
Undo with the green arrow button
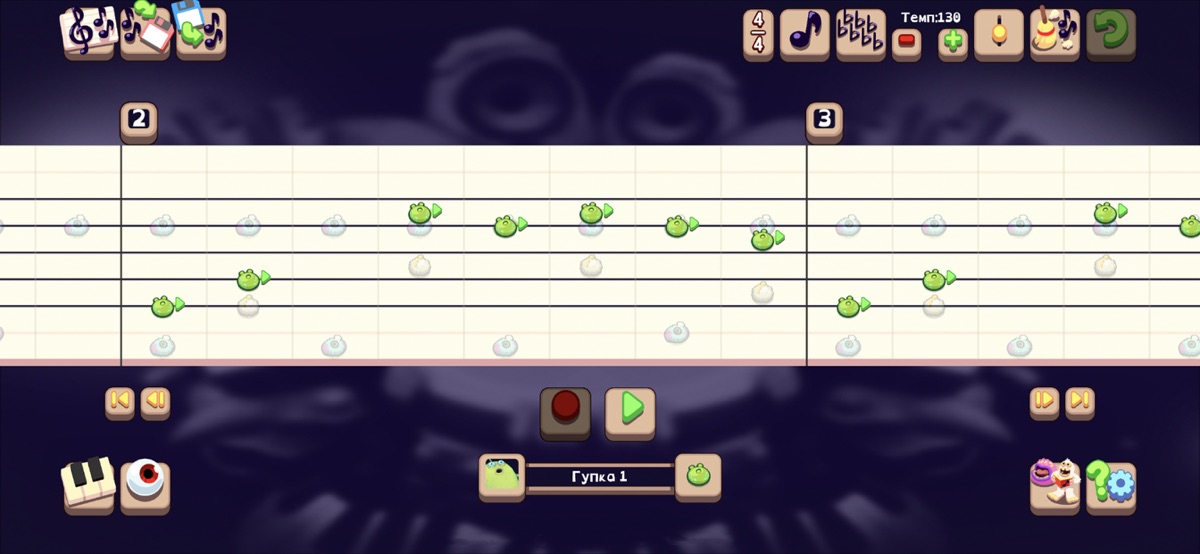pyautogui.click(x=1110, y=35)
